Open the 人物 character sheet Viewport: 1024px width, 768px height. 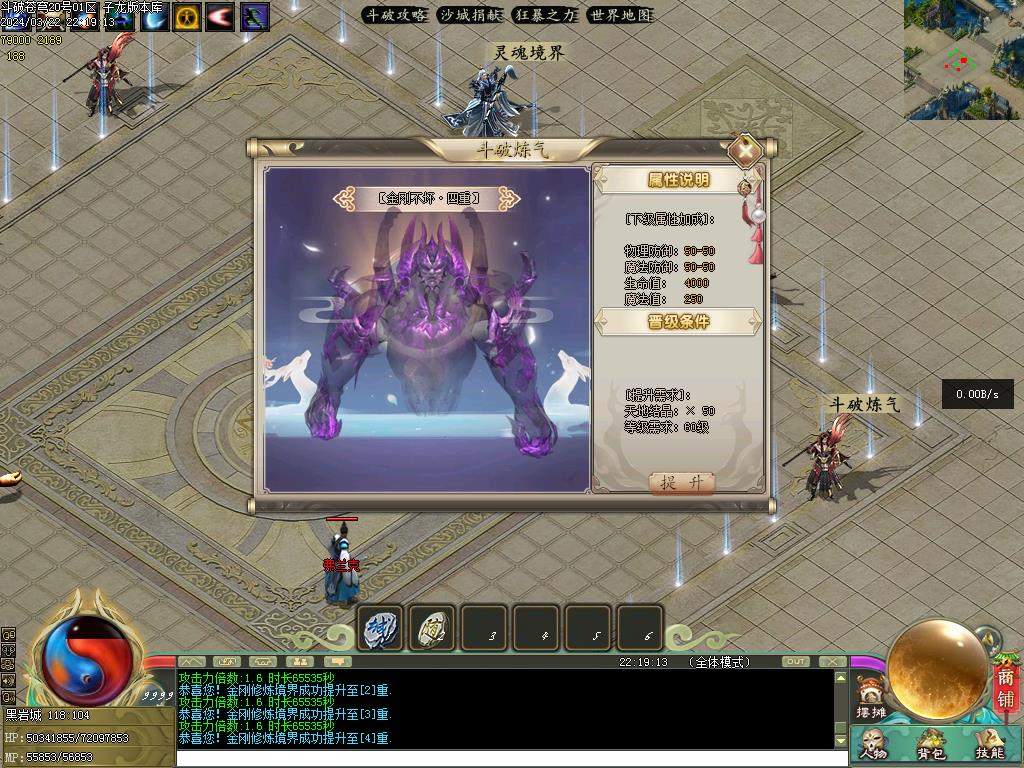(x=873, y=745)
